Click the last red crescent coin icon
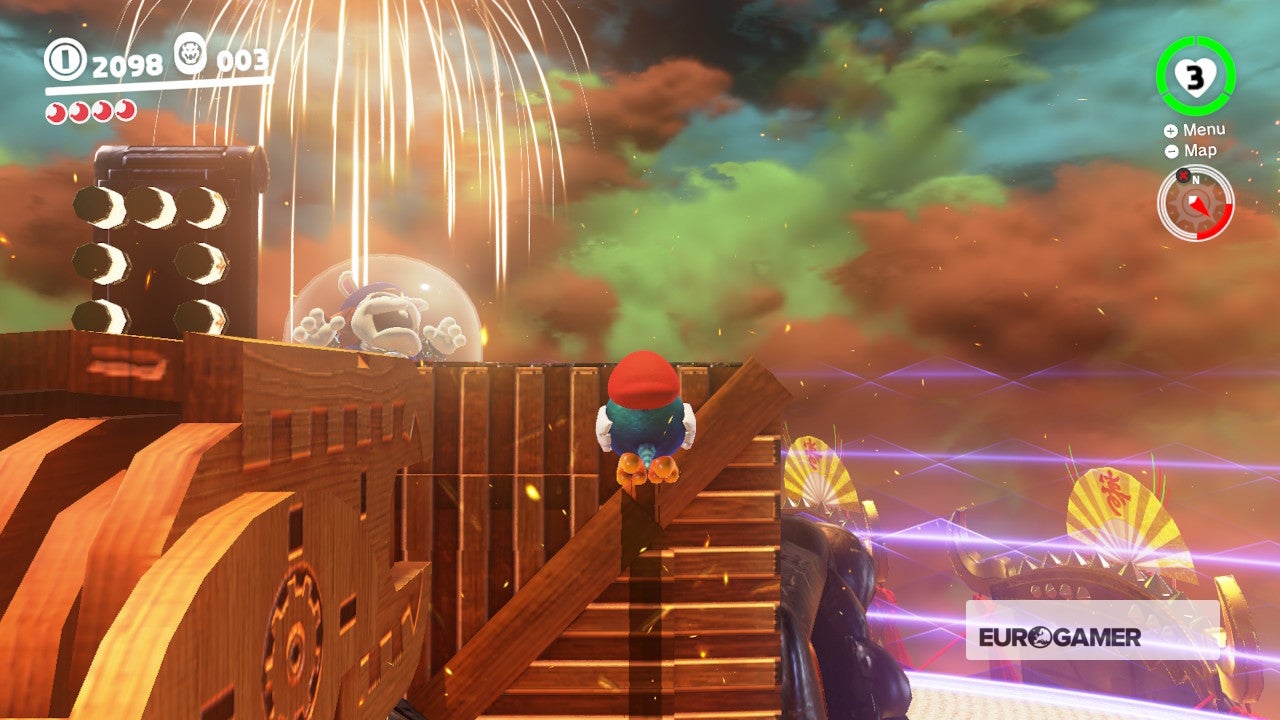 [125, 111]
